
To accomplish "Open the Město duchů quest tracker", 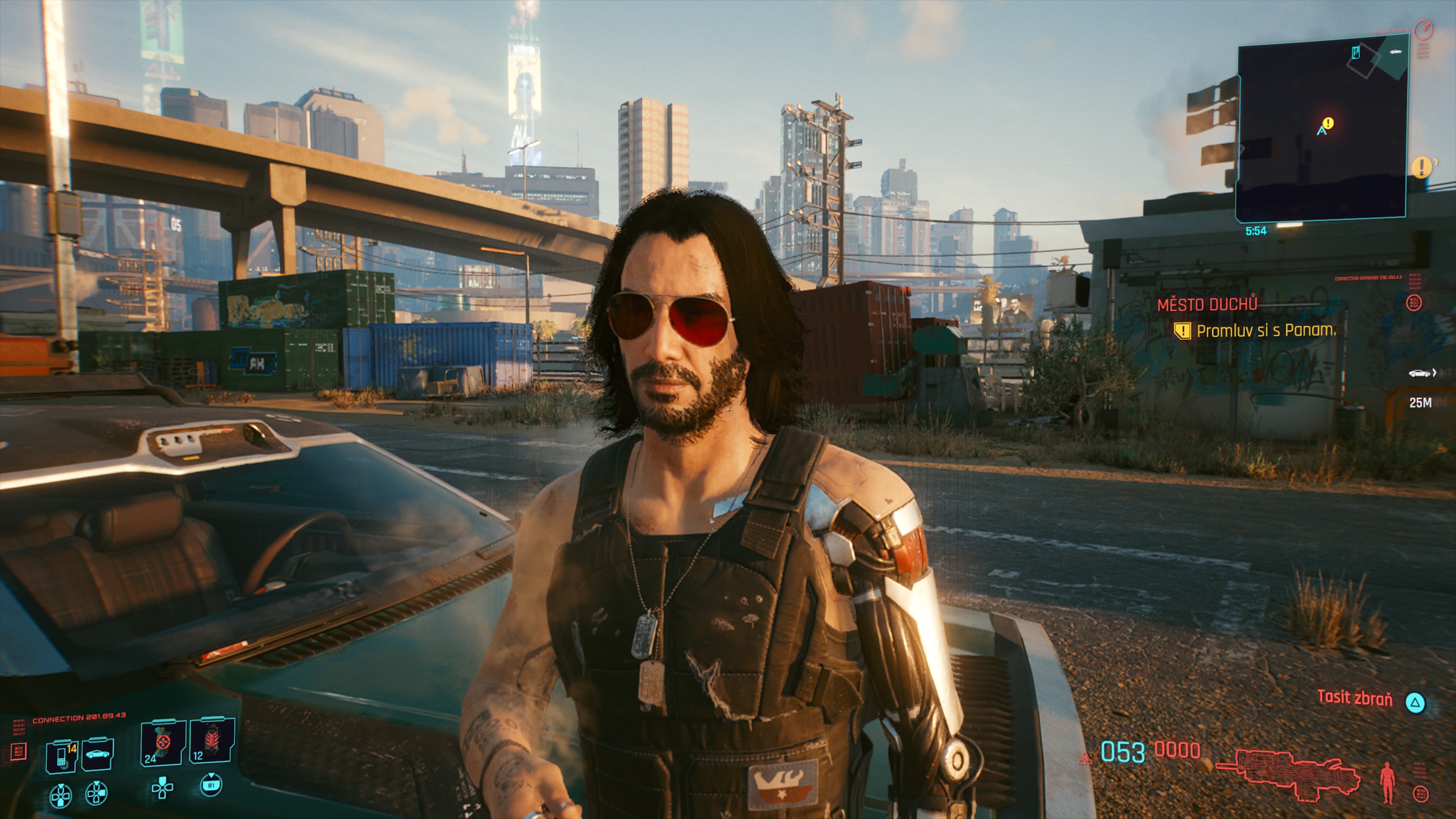I will click(1207, 305).
